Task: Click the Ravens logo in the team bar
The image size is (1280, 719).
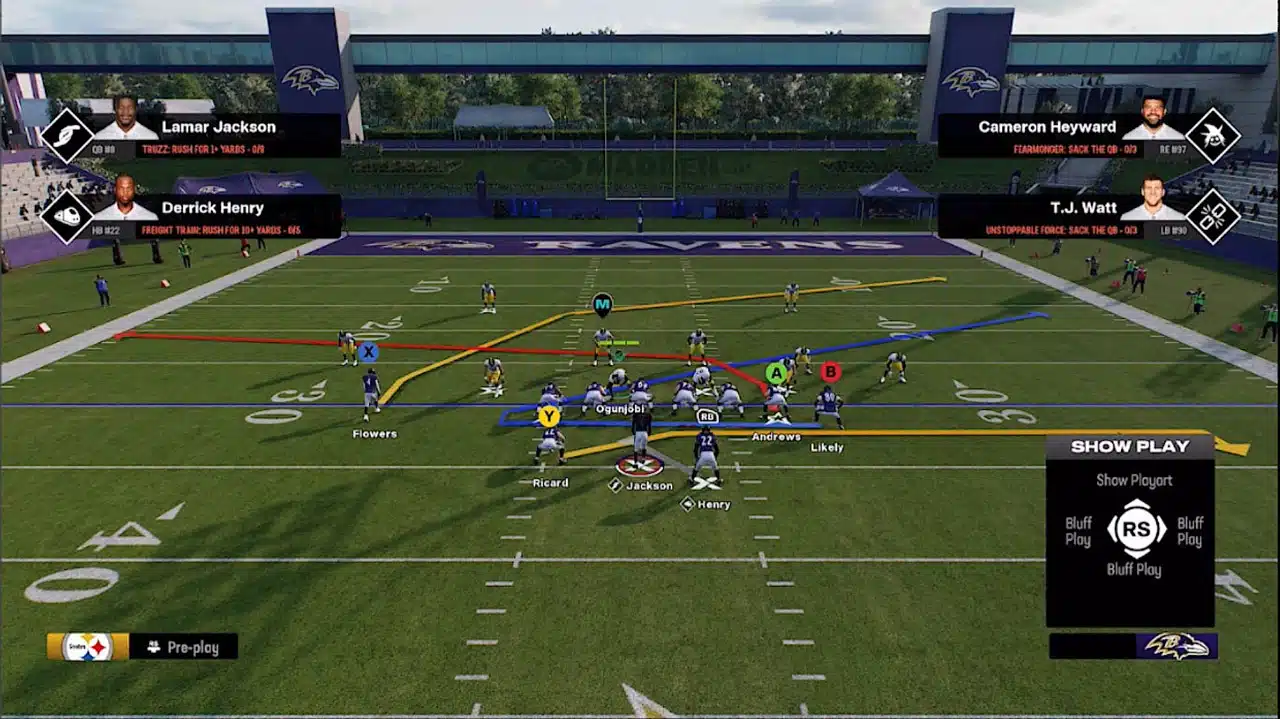Action: click(1176, 646)
